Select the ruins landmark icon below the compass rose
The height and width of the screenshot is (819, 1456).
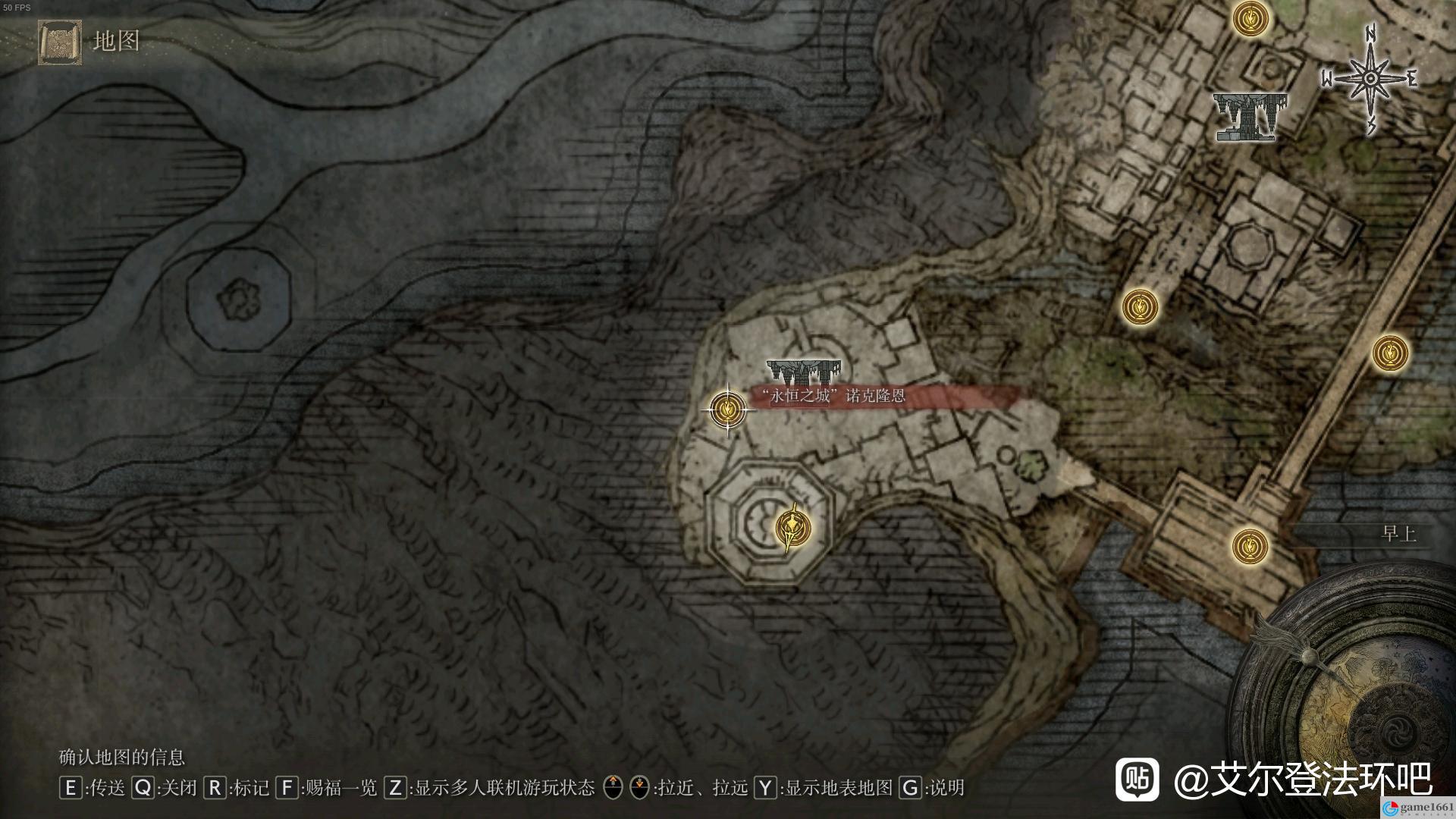coord(1250,116)
